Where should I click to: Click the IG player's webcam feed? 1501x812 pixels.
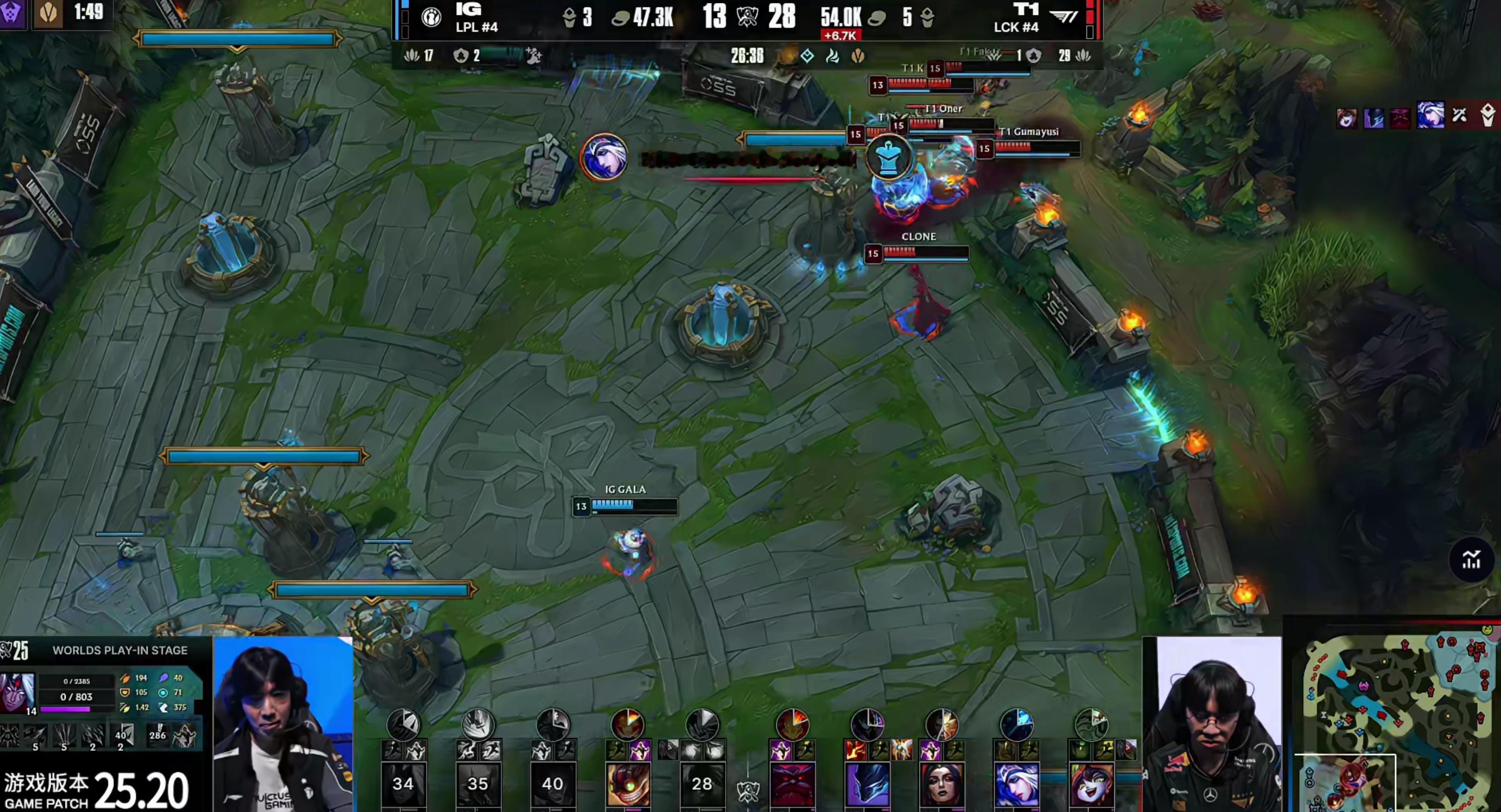tap(283, 724)
